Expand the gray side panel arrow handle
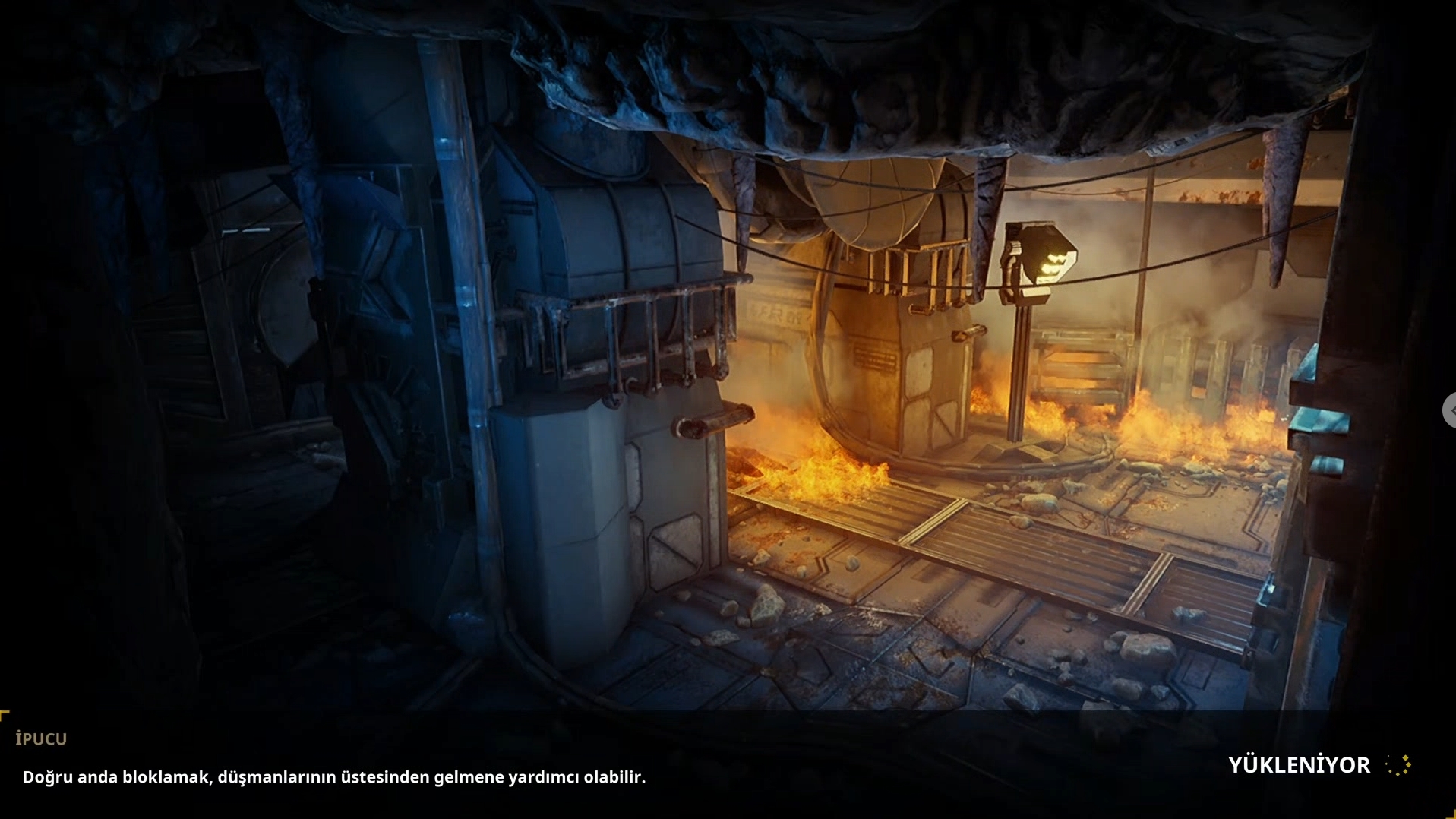Viewport: 1456px width, 819px height. pyautogui.click(x=1449, y=410)
